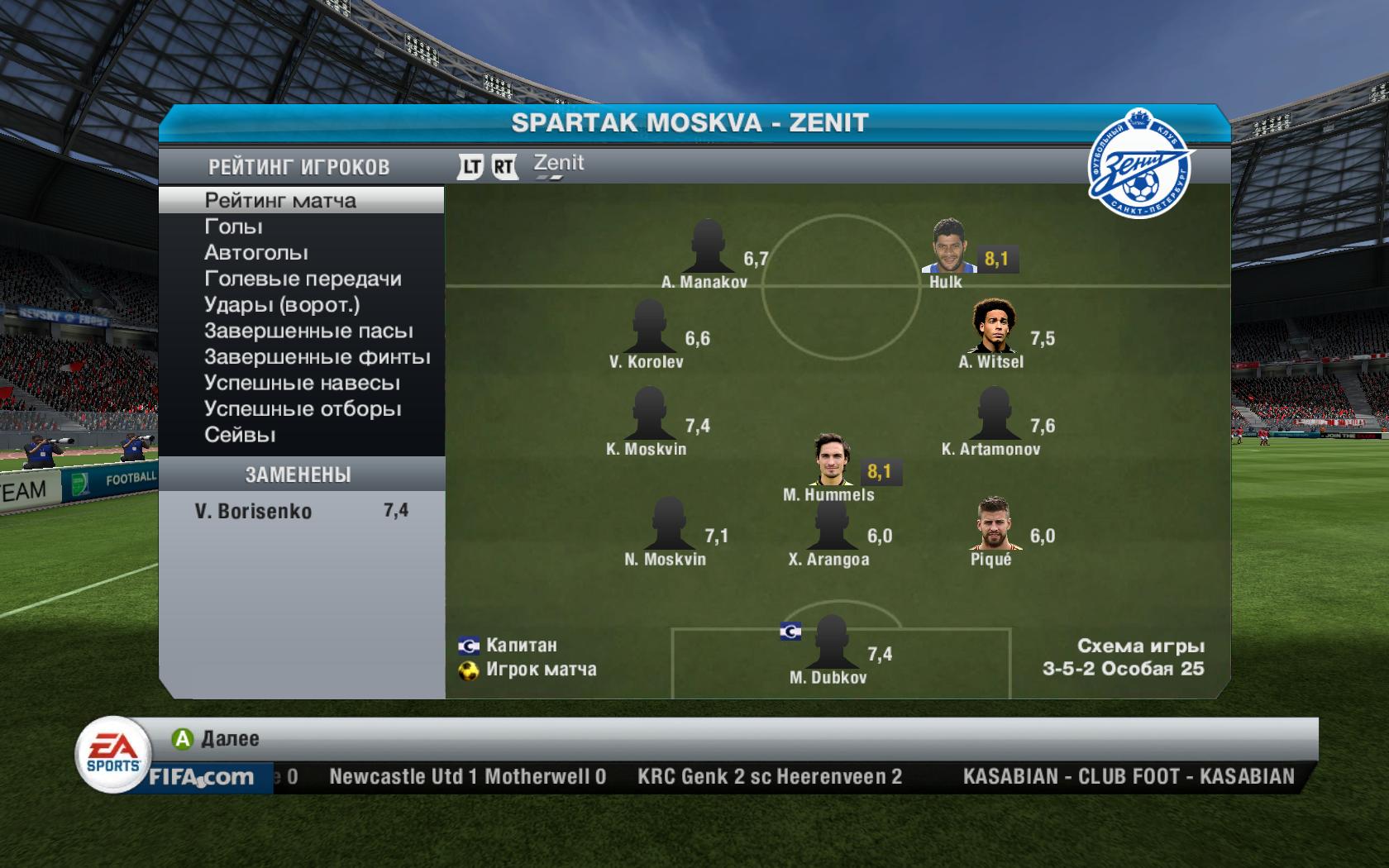Select Успешные навесы entry

(302, 384)
